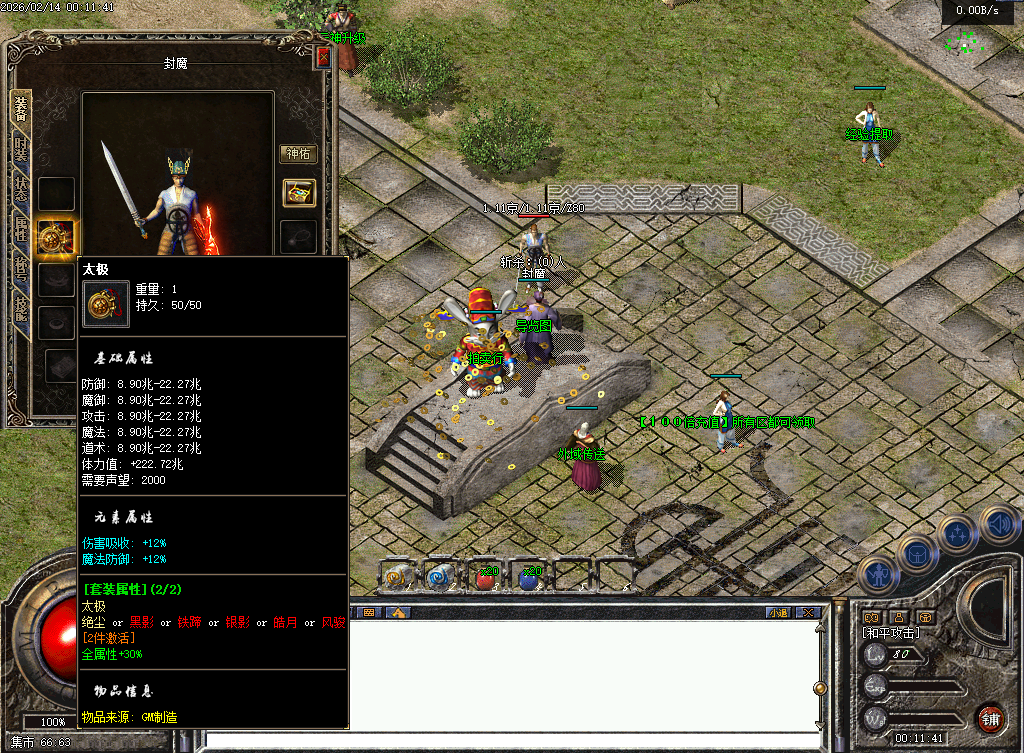Select the equipped 太极 medal slot
The width and height of the screenshot is (1024, 754).
tap(55, 238)
